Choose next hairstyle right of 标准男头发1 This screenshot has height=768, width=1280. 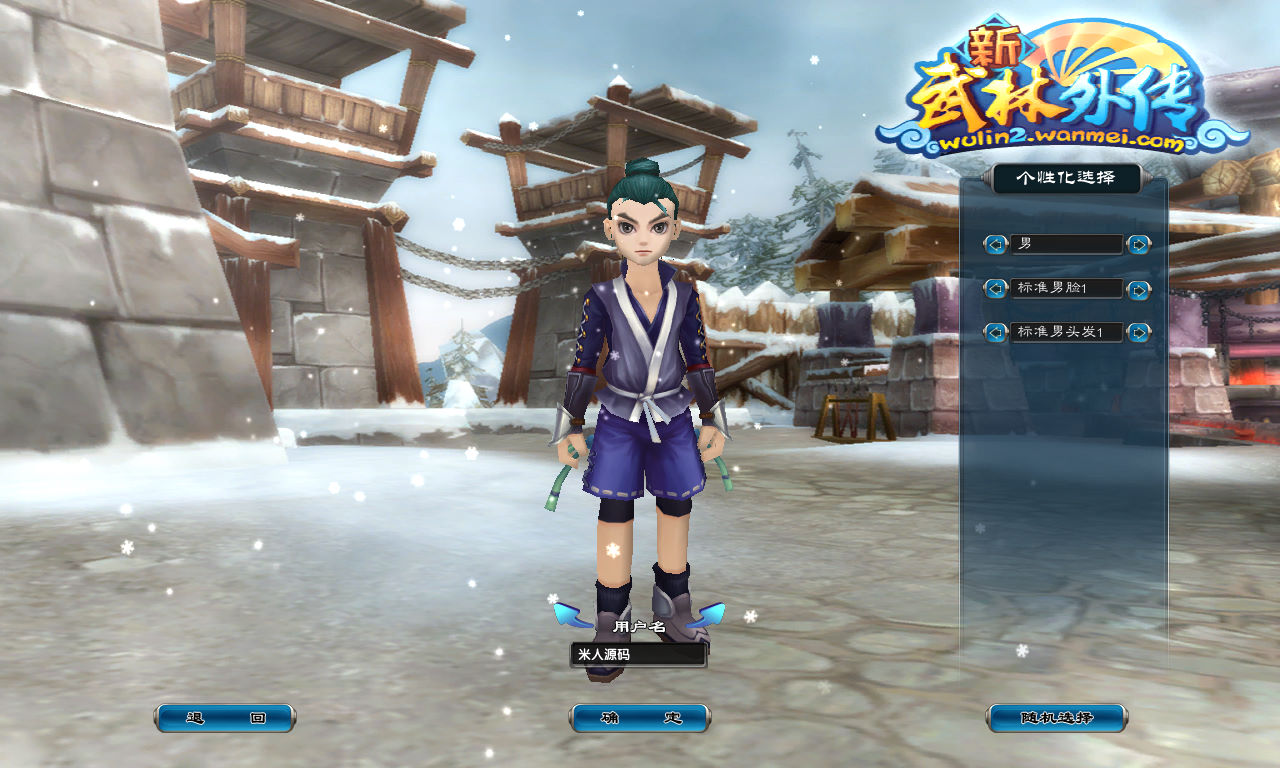pos(1138,332)
